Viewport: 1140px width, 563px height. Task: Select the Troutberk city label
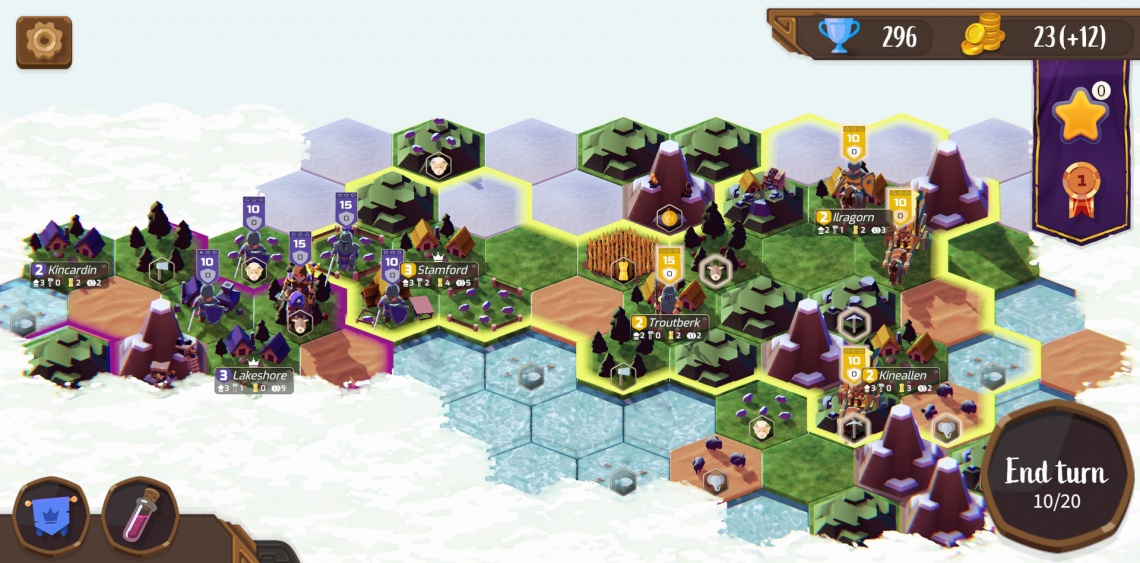[x=669, y=323]
